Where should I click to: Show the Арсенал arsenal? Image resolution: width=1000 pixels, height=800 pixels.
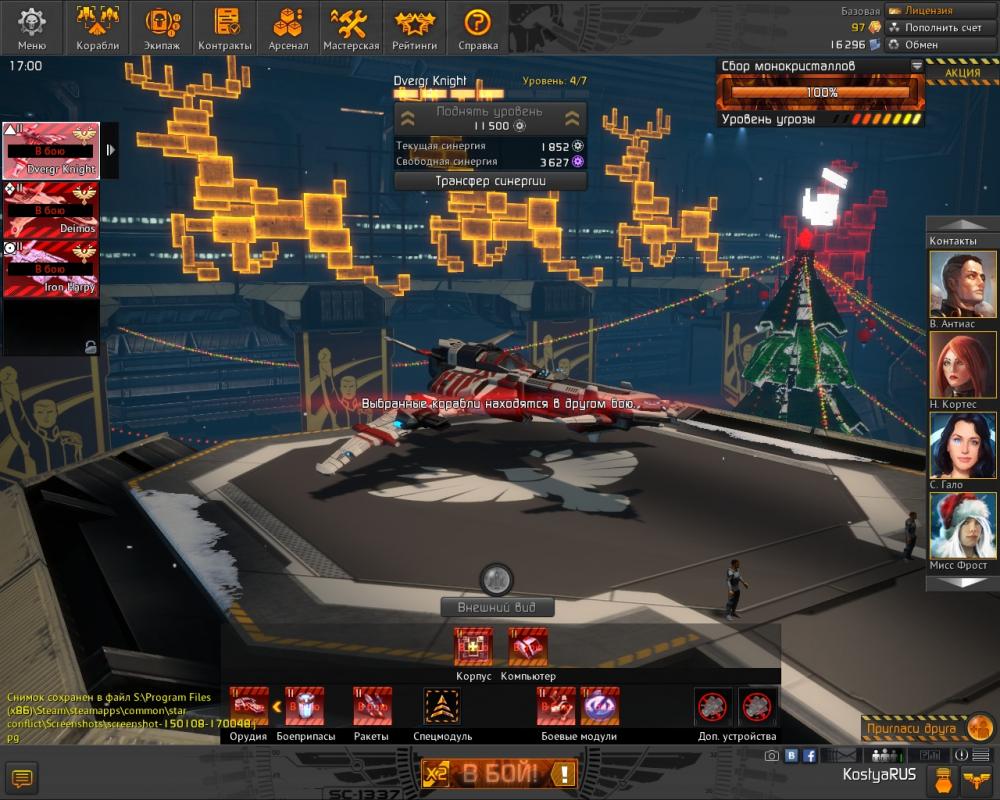288,27
